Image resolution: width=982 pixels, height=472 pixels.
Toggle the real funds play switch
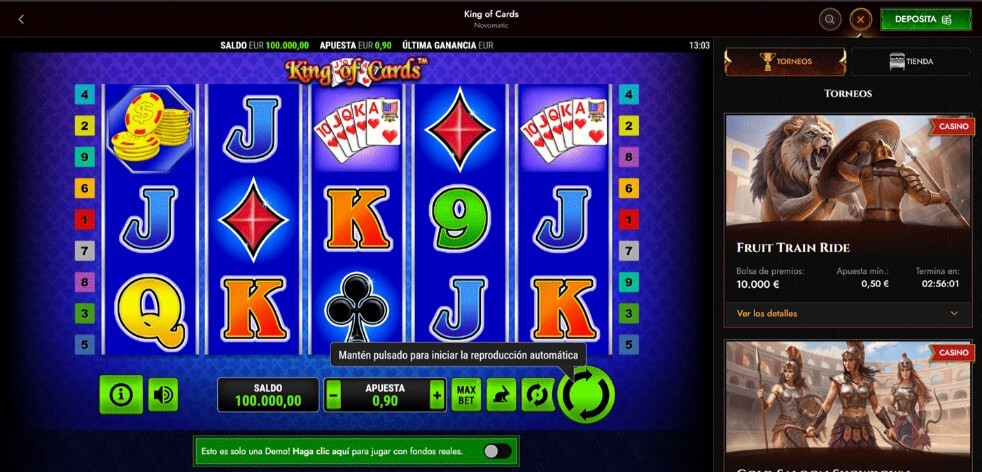496,451
